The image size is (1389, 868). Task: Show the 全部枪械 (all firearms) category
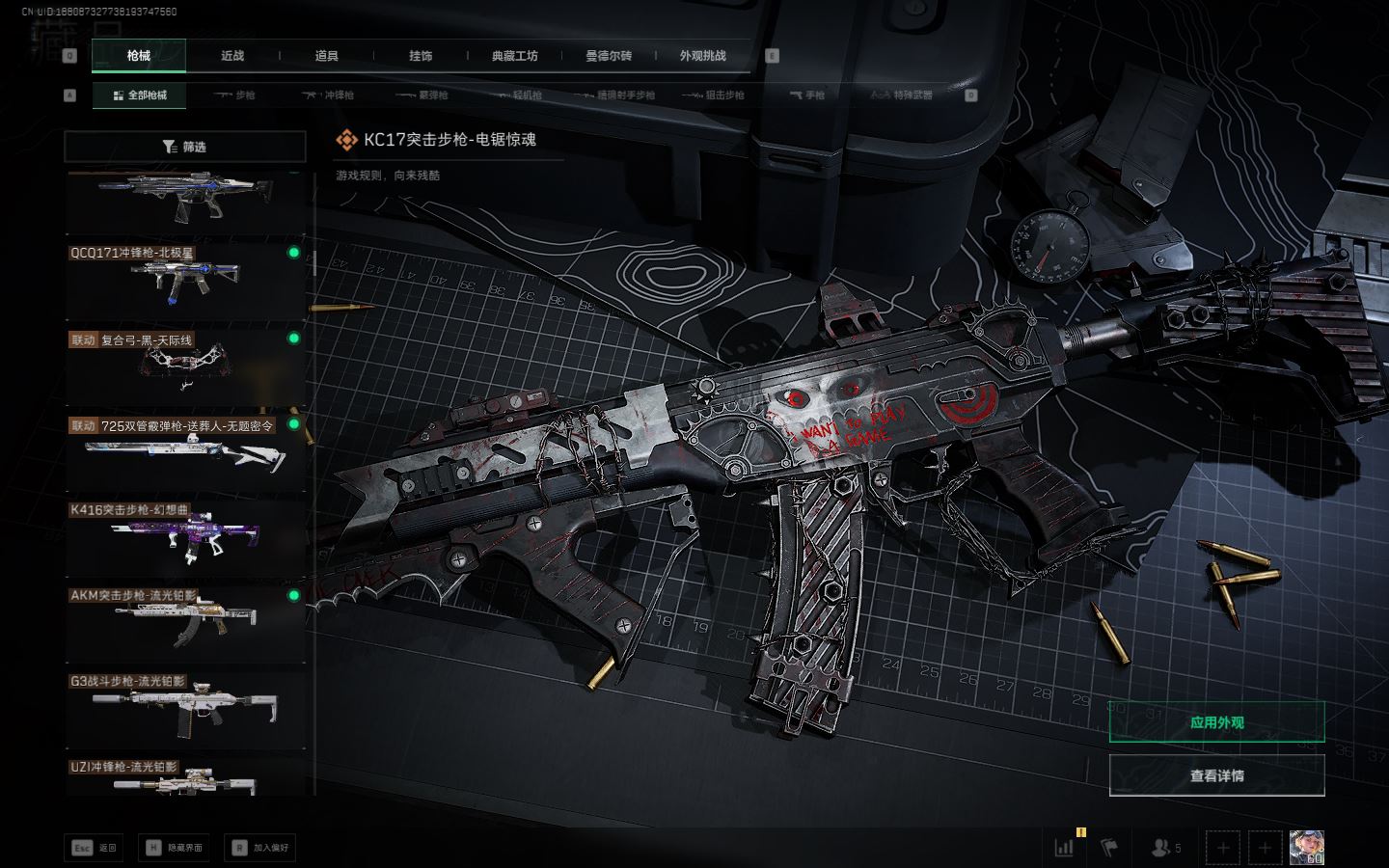tap(140, 95)
